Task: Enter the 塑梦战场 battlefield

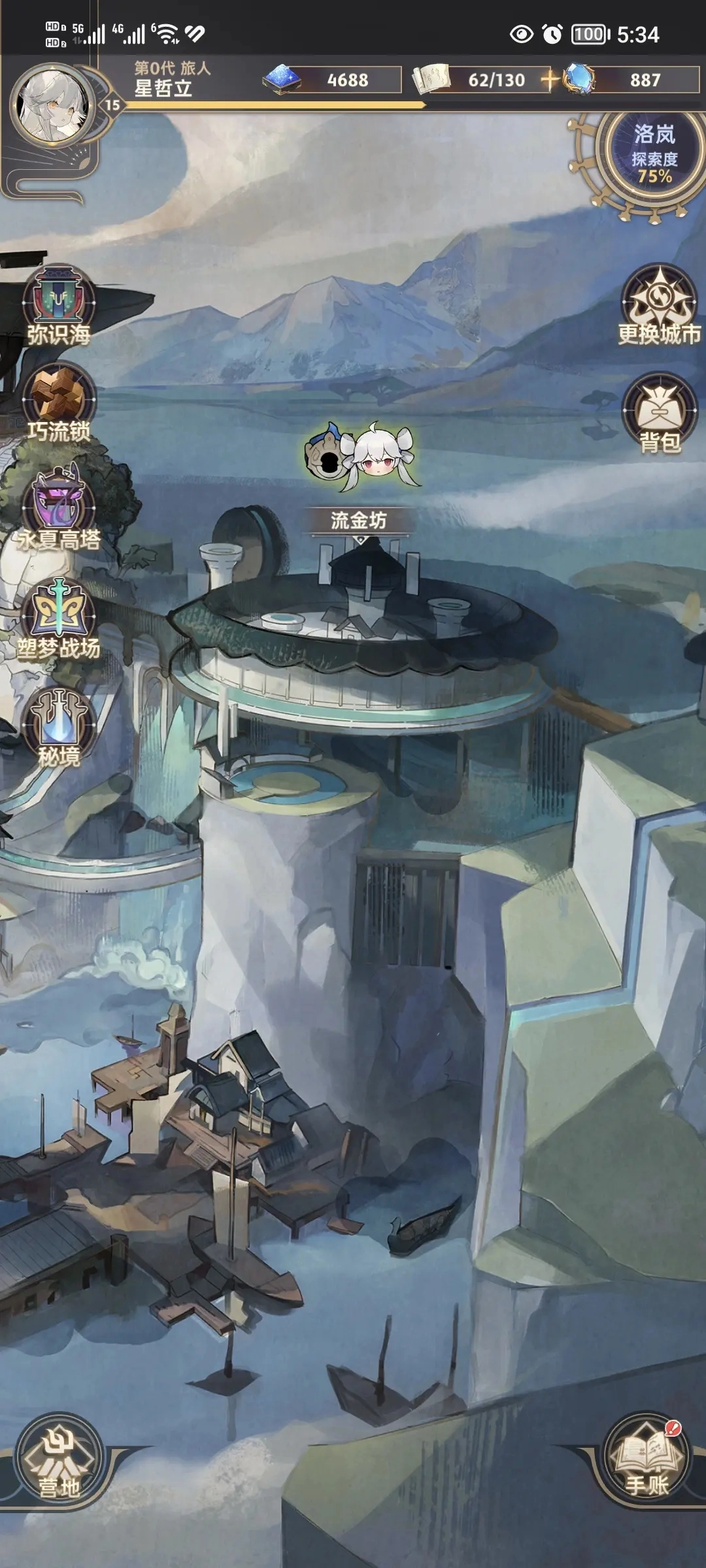Action: [59, 618]
